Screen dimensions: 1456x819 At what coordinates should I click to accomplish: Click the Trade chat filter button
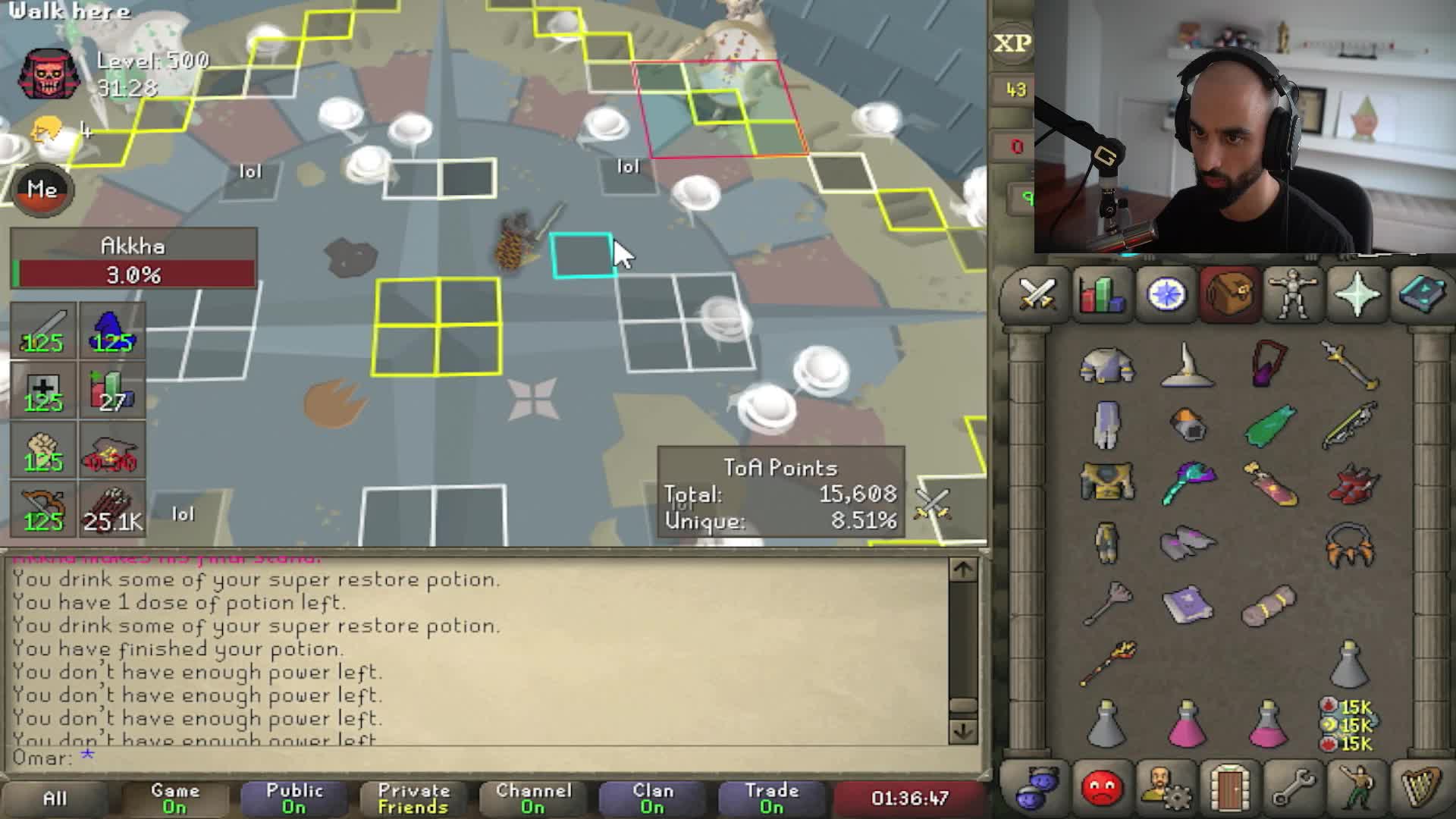[771, 799]
